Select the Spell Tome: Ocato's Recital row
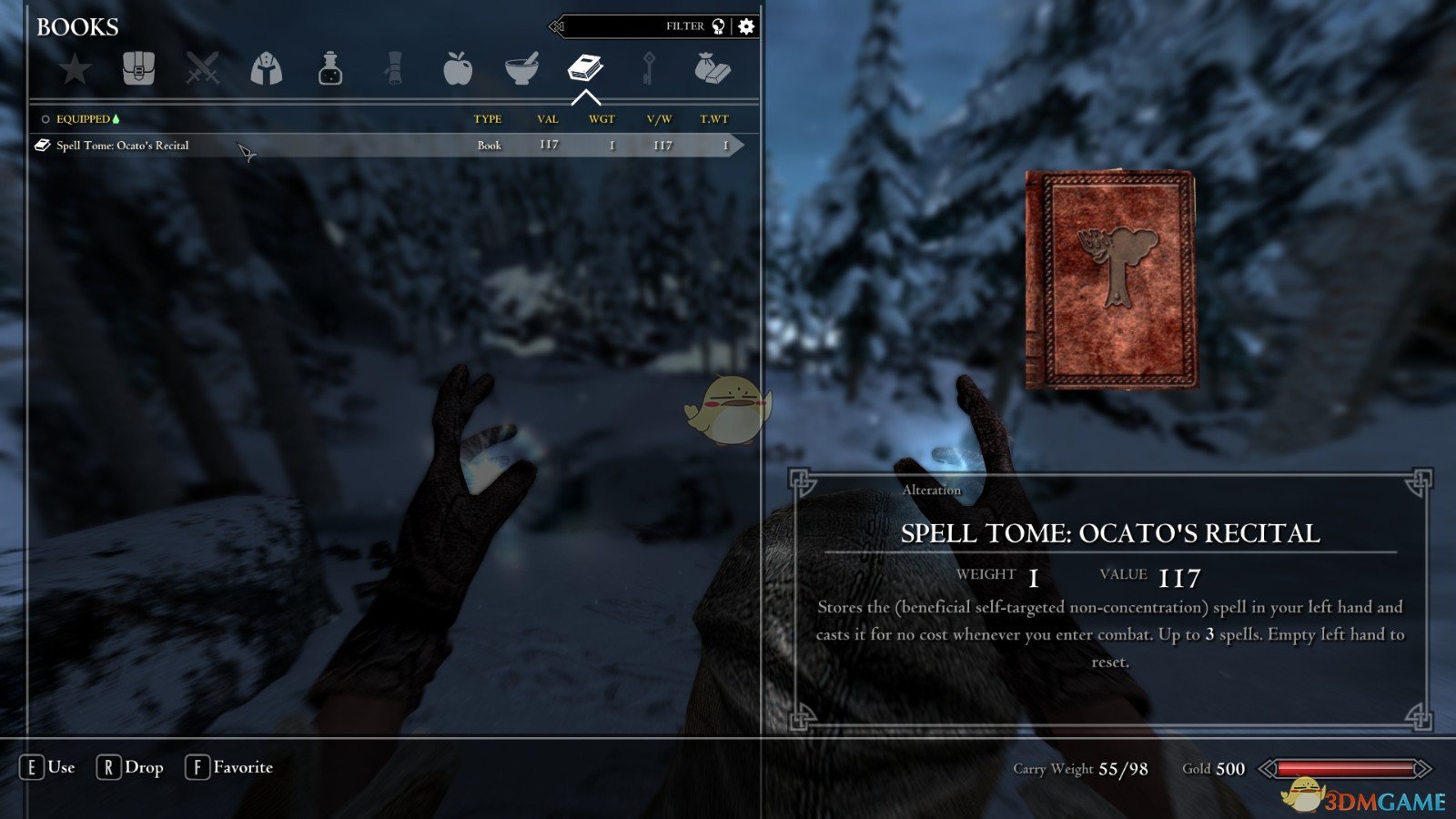This screenshot has width=1456, height=819. coord(123,144)
